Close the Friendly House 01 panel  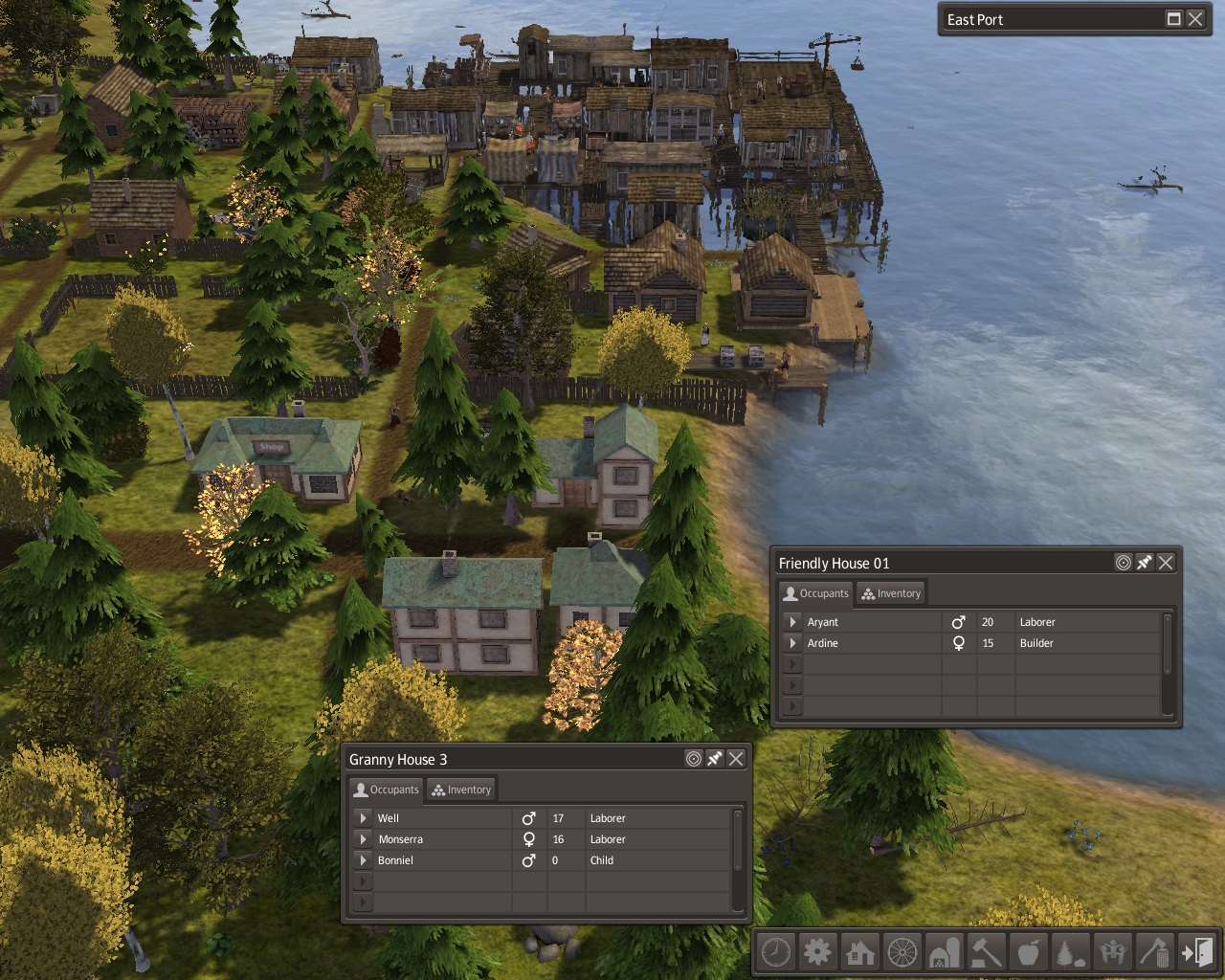pos(1166,563)
